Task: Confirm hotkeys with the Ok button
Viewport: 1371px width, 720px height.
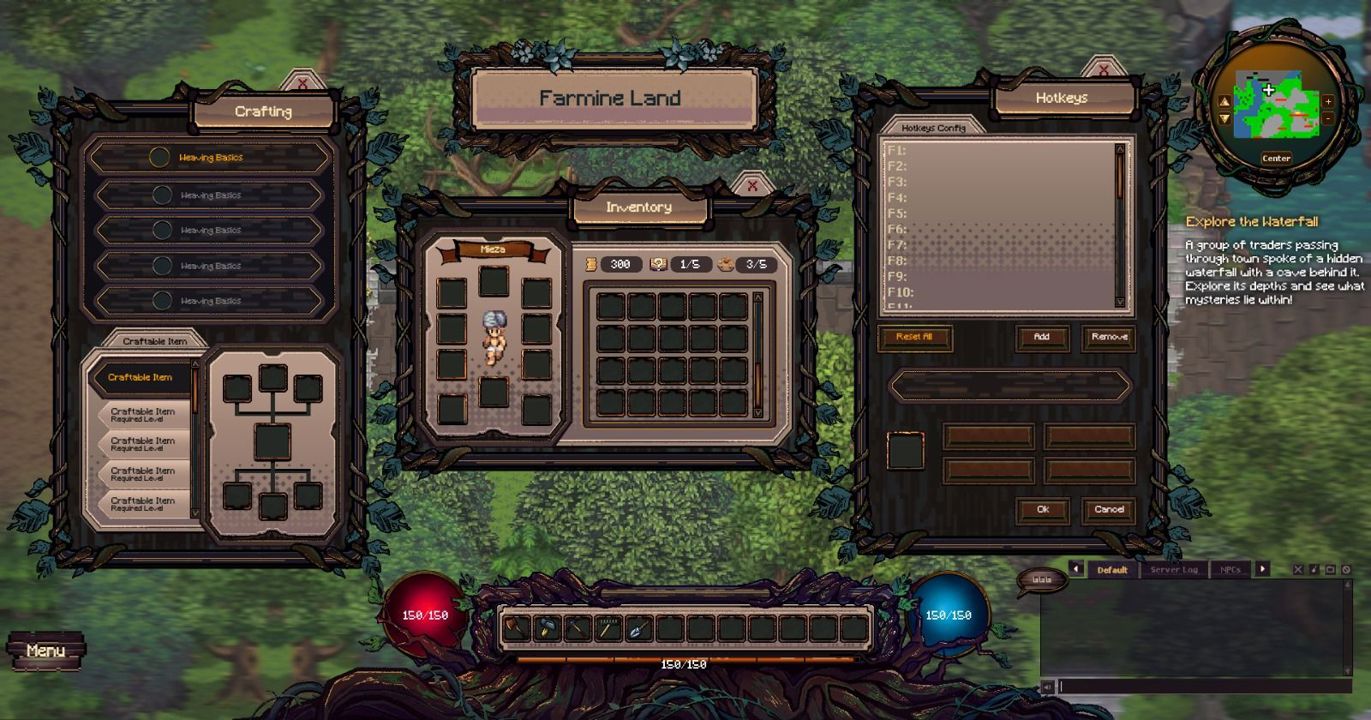Action: (x=1042, y=509)
